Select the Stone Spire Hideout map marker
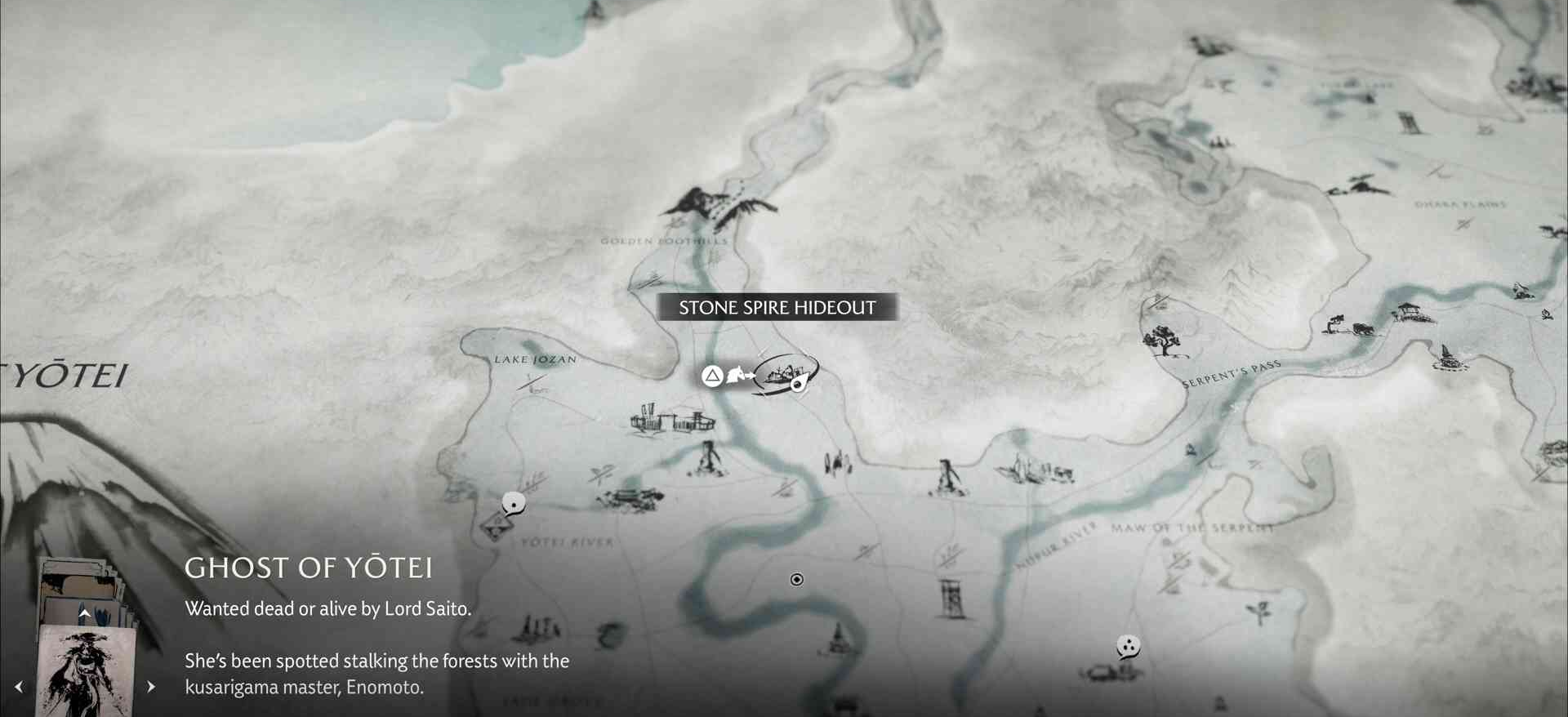This screenshot has height=717, width=1568. click(784, 374)
